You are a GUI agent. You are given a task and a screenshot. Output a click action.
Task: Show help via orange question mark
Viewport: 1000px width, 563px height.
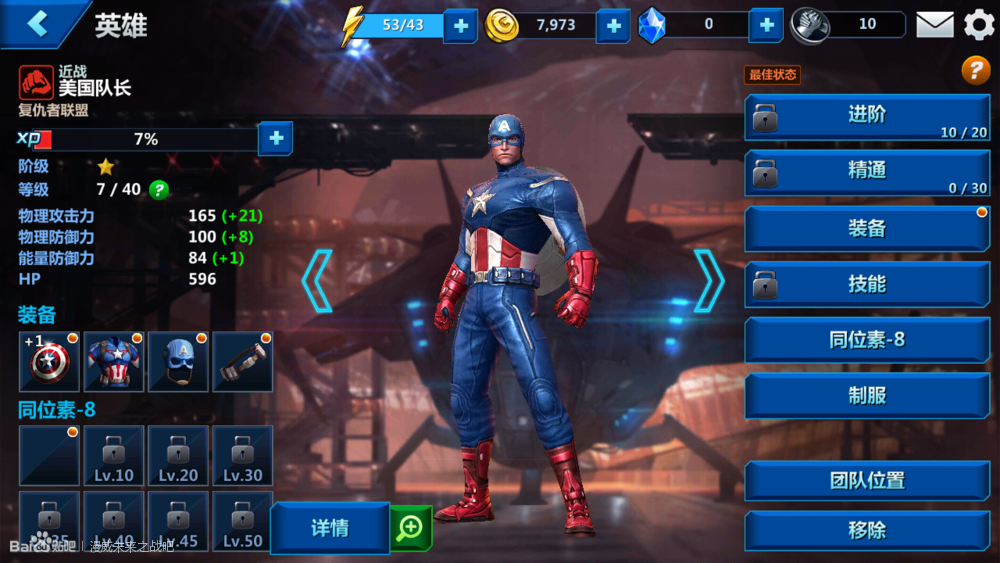975,70
